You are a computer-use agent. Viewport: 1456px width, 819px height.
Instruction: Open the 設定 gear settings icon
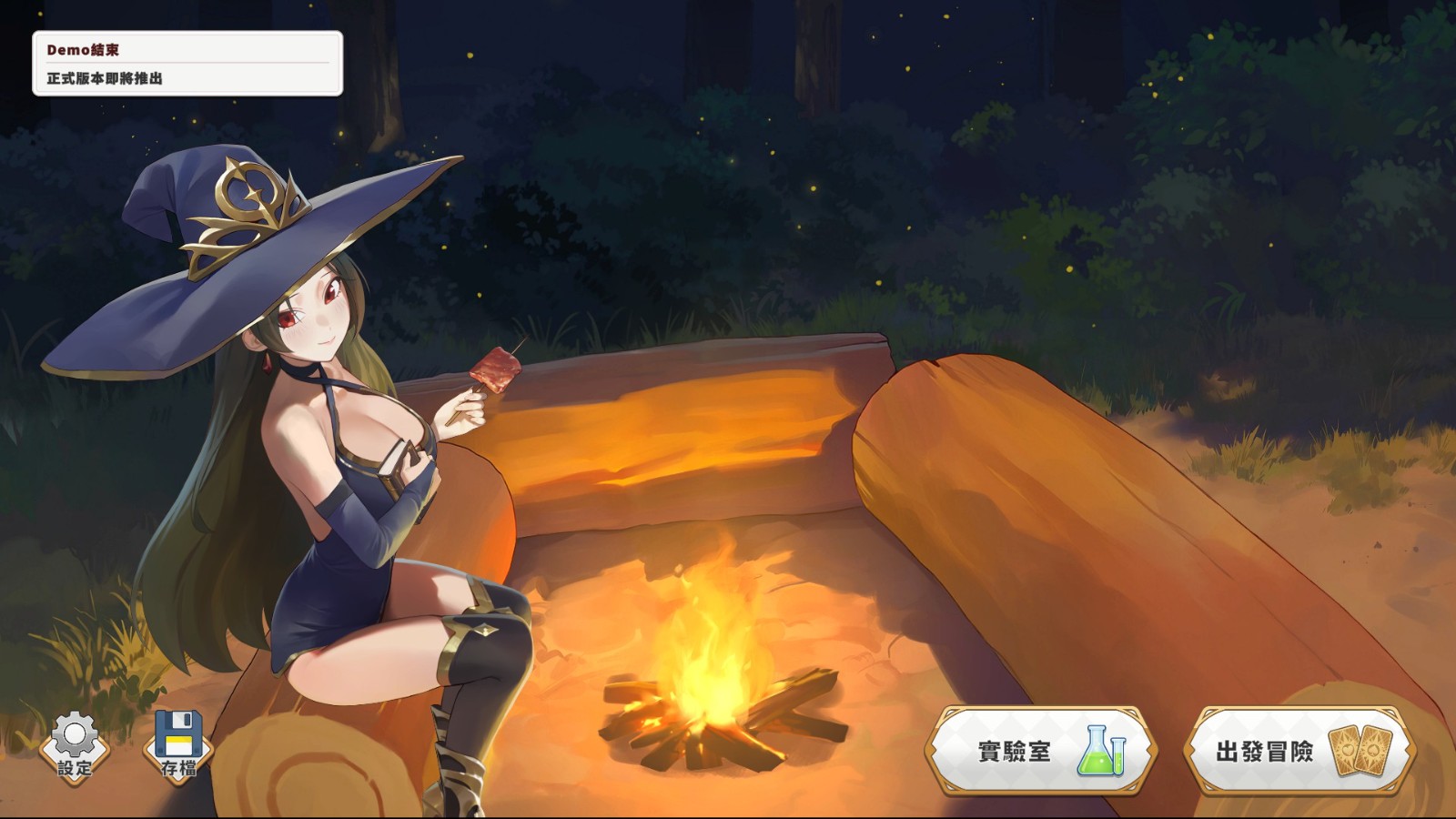[x=75, y=746]
